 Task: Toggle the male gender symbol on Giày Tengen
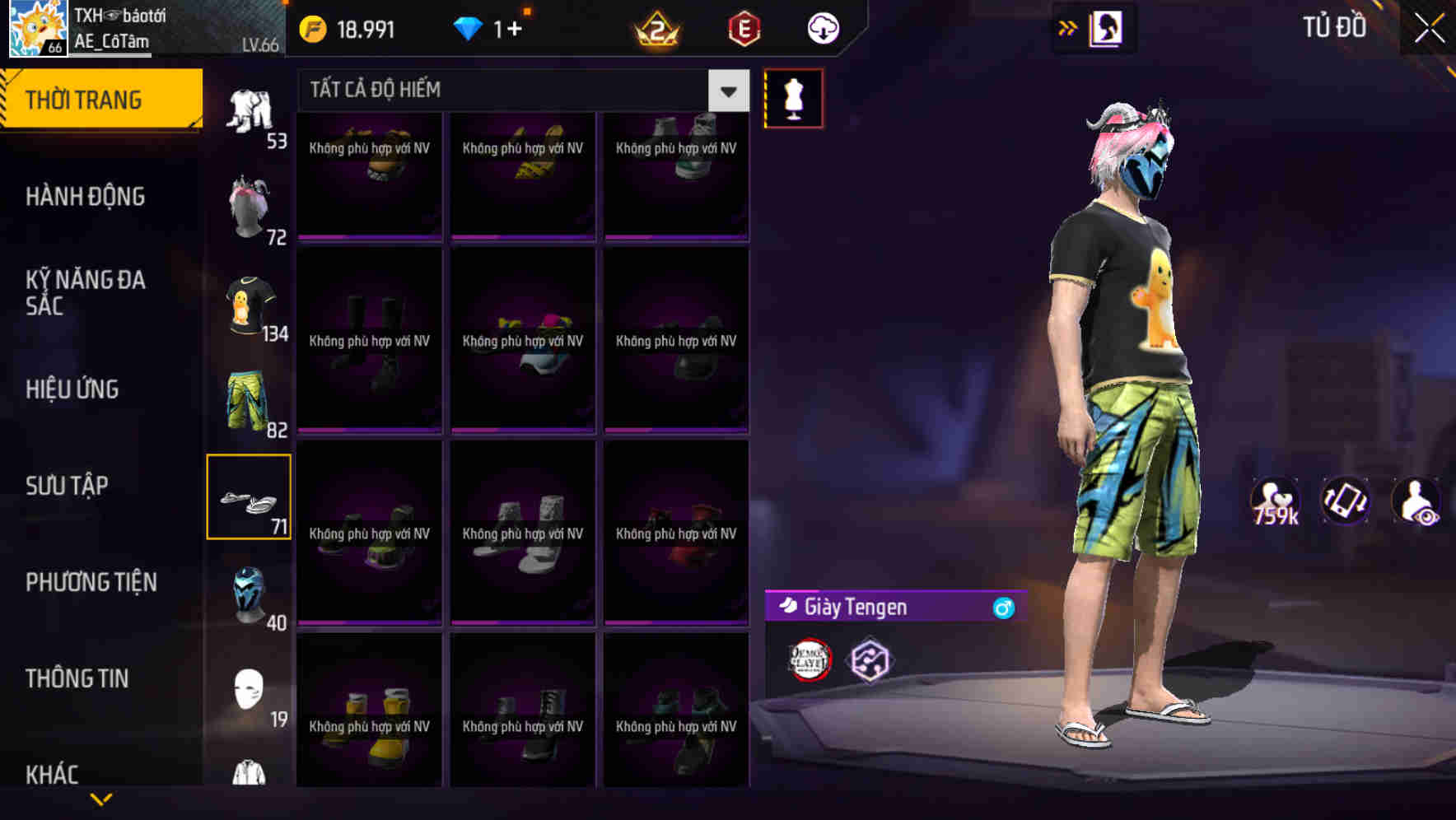coord(1004,607)
